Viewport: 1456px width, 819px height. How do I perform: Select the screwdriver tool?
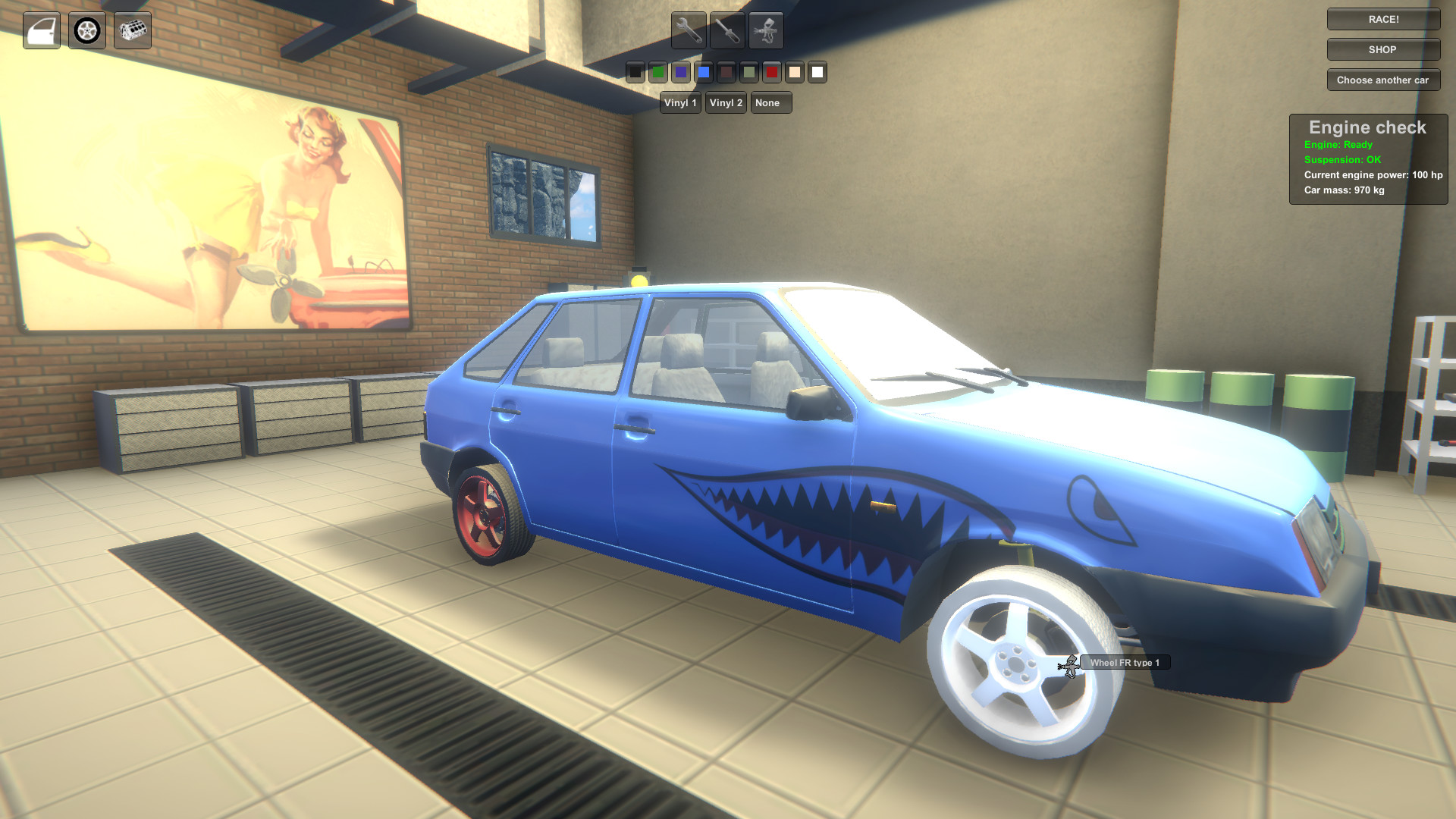(x=727, y=30)
